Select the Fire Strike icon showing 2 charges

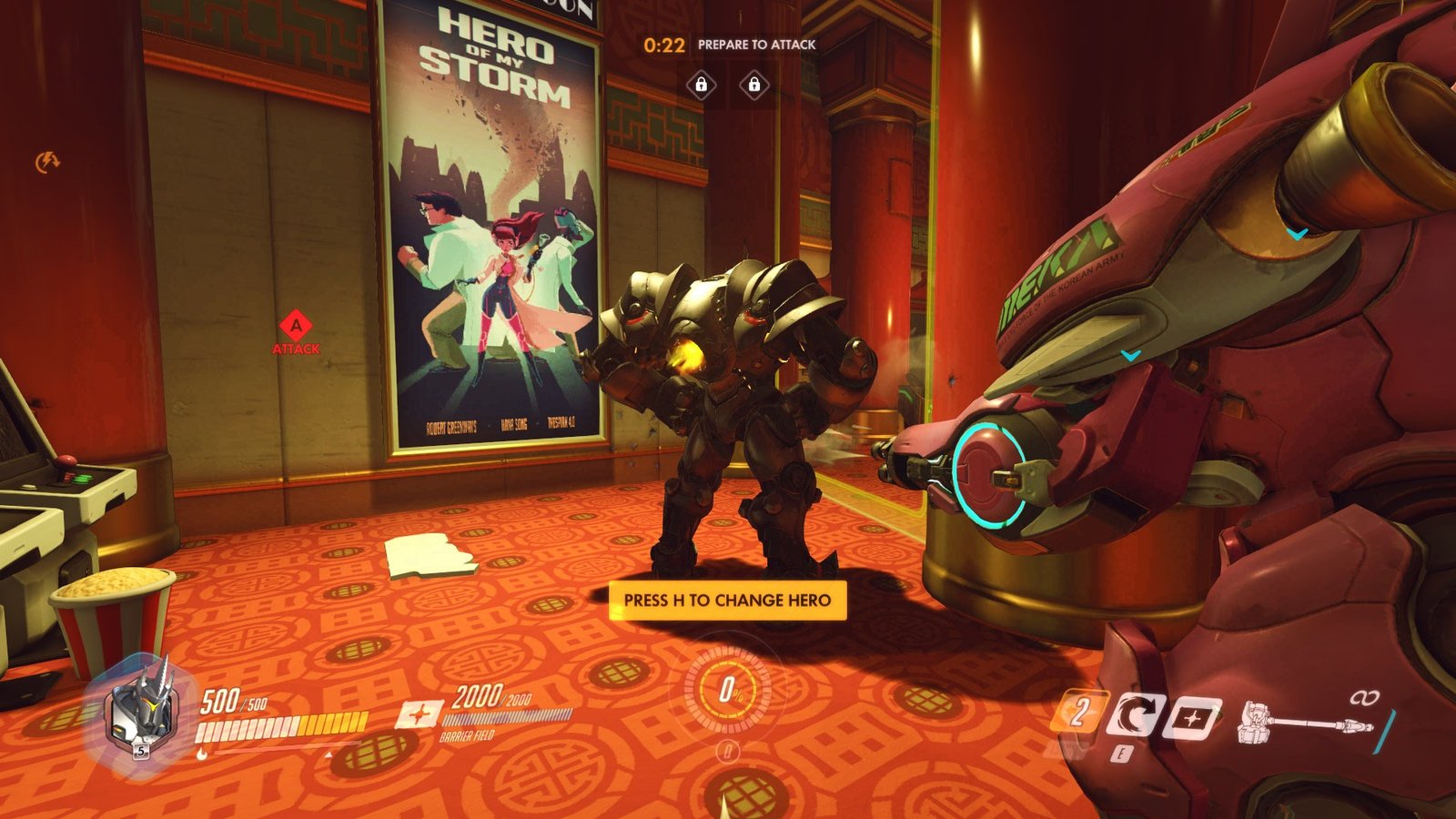pyautogui.click(x=1079, y=713)
